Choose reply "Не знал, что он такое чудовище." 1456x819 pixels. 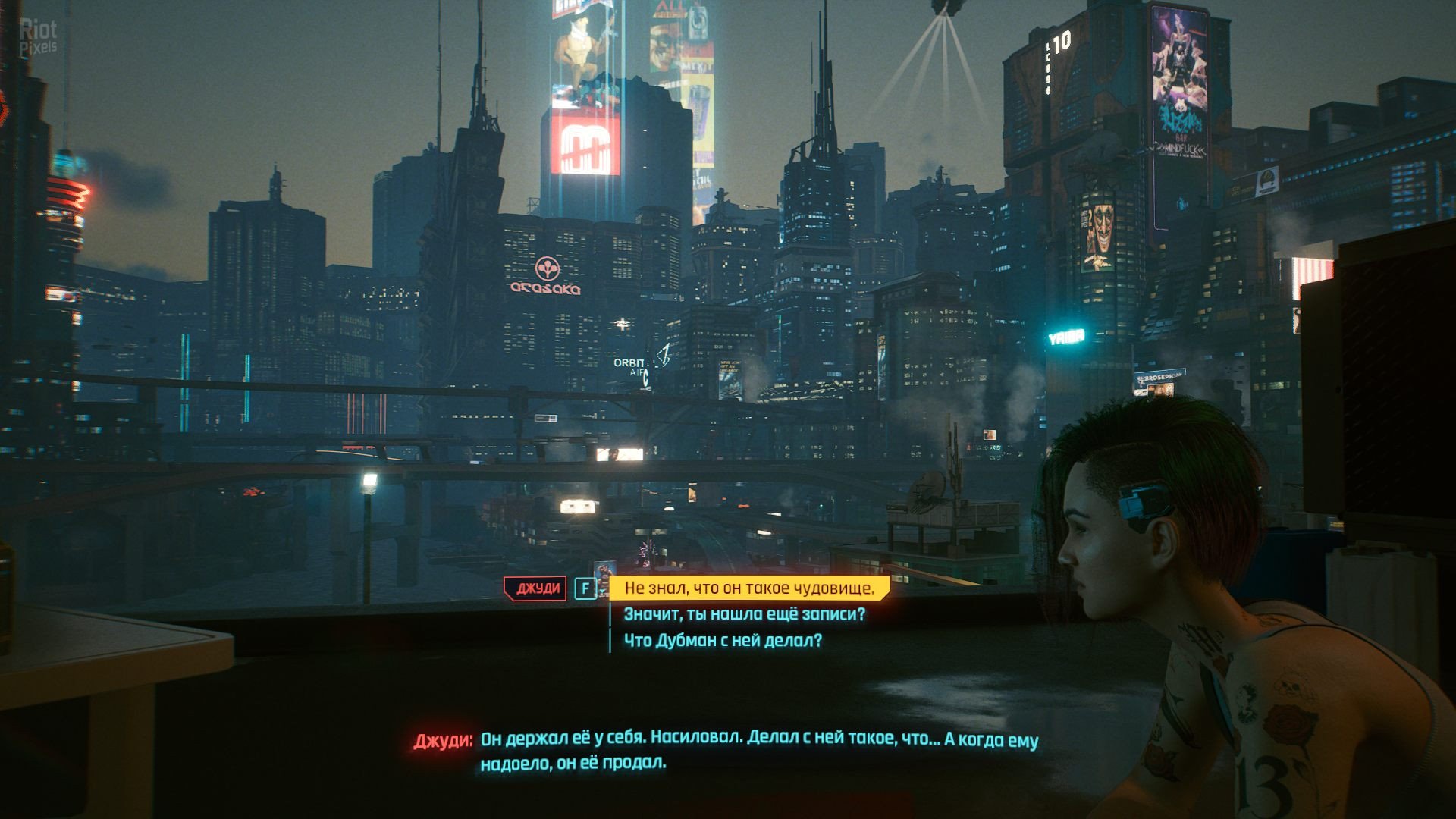click(748, 588)
